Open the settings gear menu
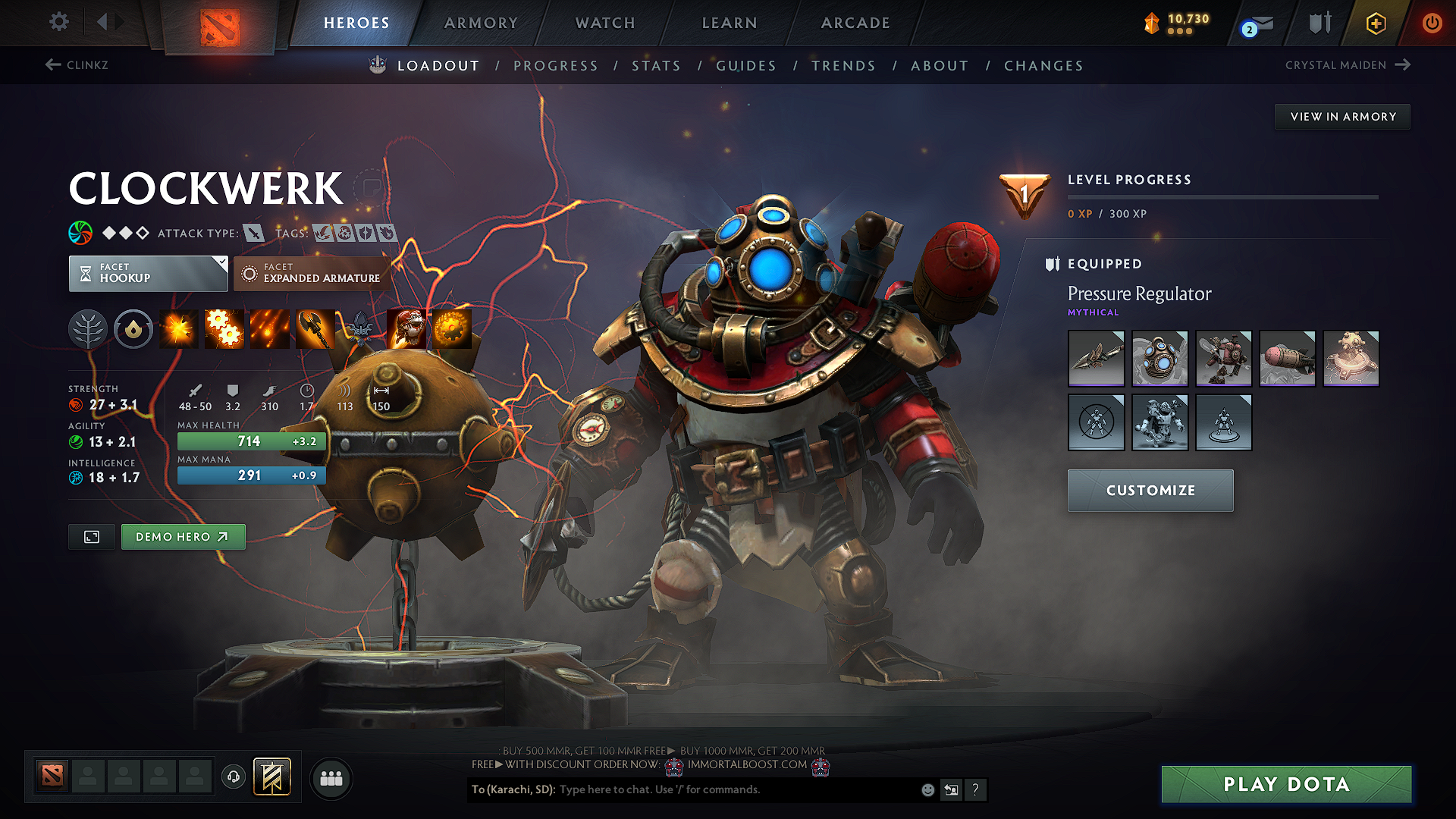Viewport: 1456px width, 819px height. [59, 22]
